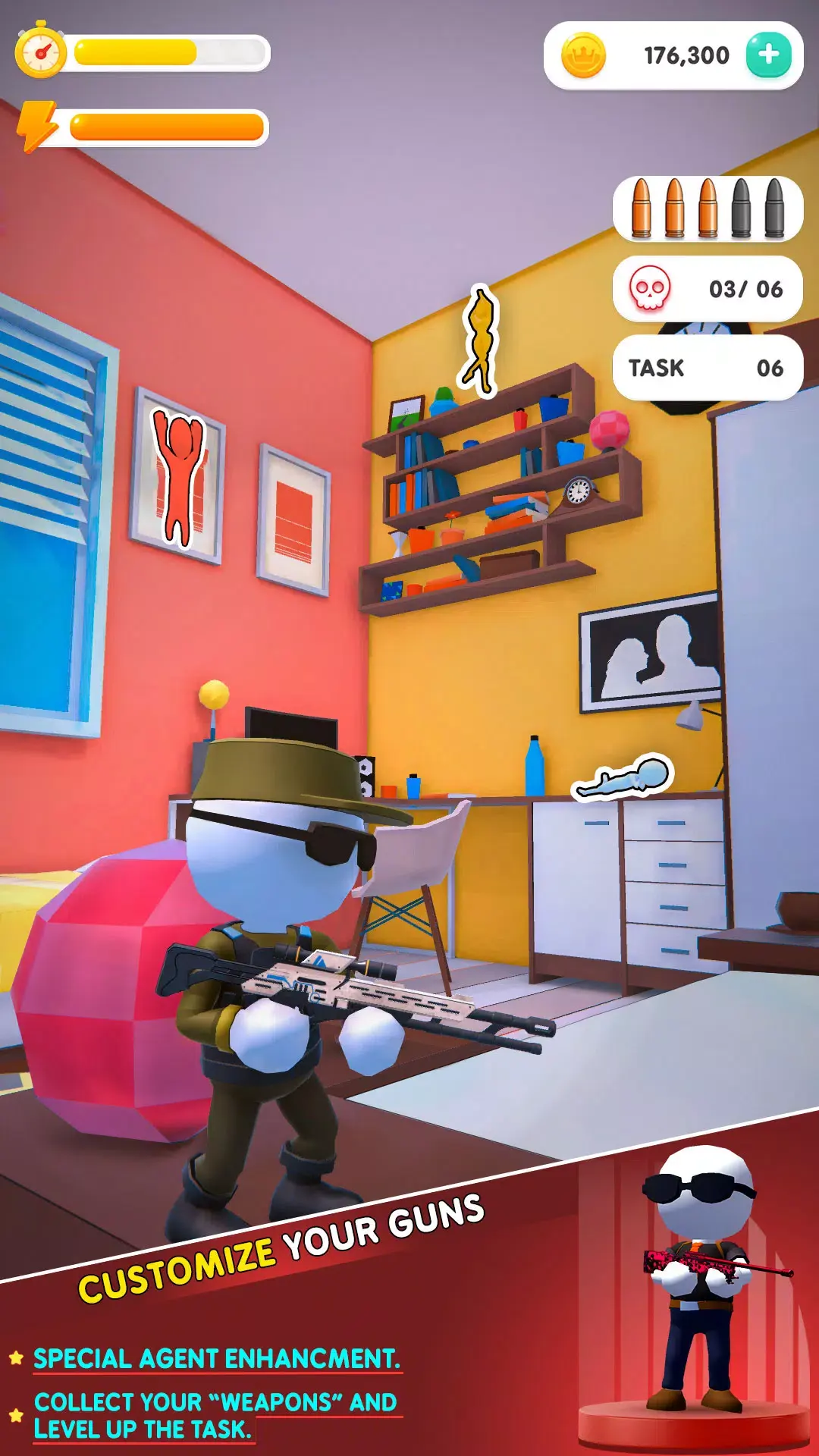Tap the green plus button to add coins
The width and height of the screenshot is (819, 1456).
pyautogui.click(x=768, y=55)
